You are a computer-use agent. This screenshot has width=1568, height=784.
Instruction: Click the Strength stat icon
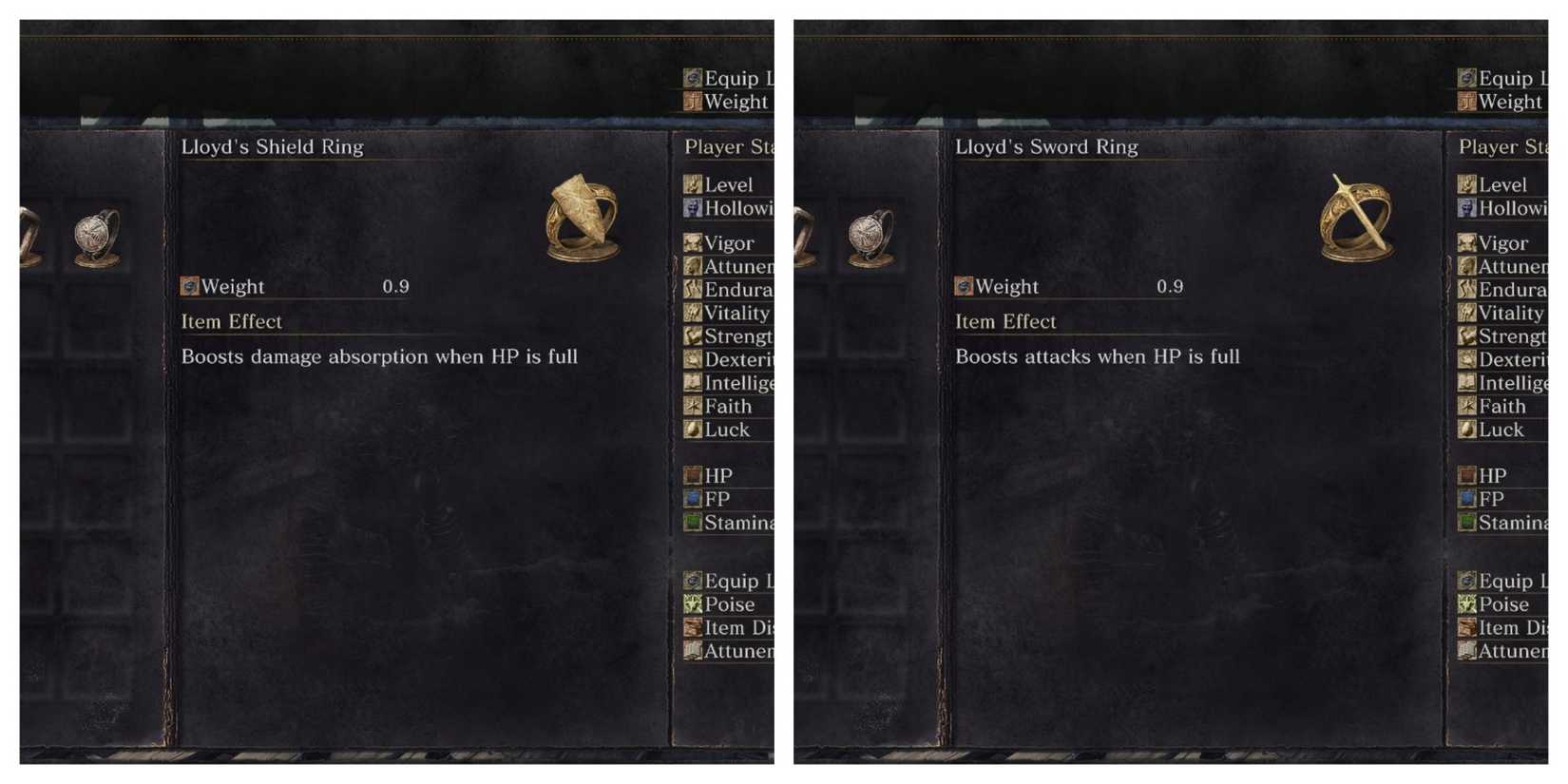pyautogui.click(x=693, y=335)
